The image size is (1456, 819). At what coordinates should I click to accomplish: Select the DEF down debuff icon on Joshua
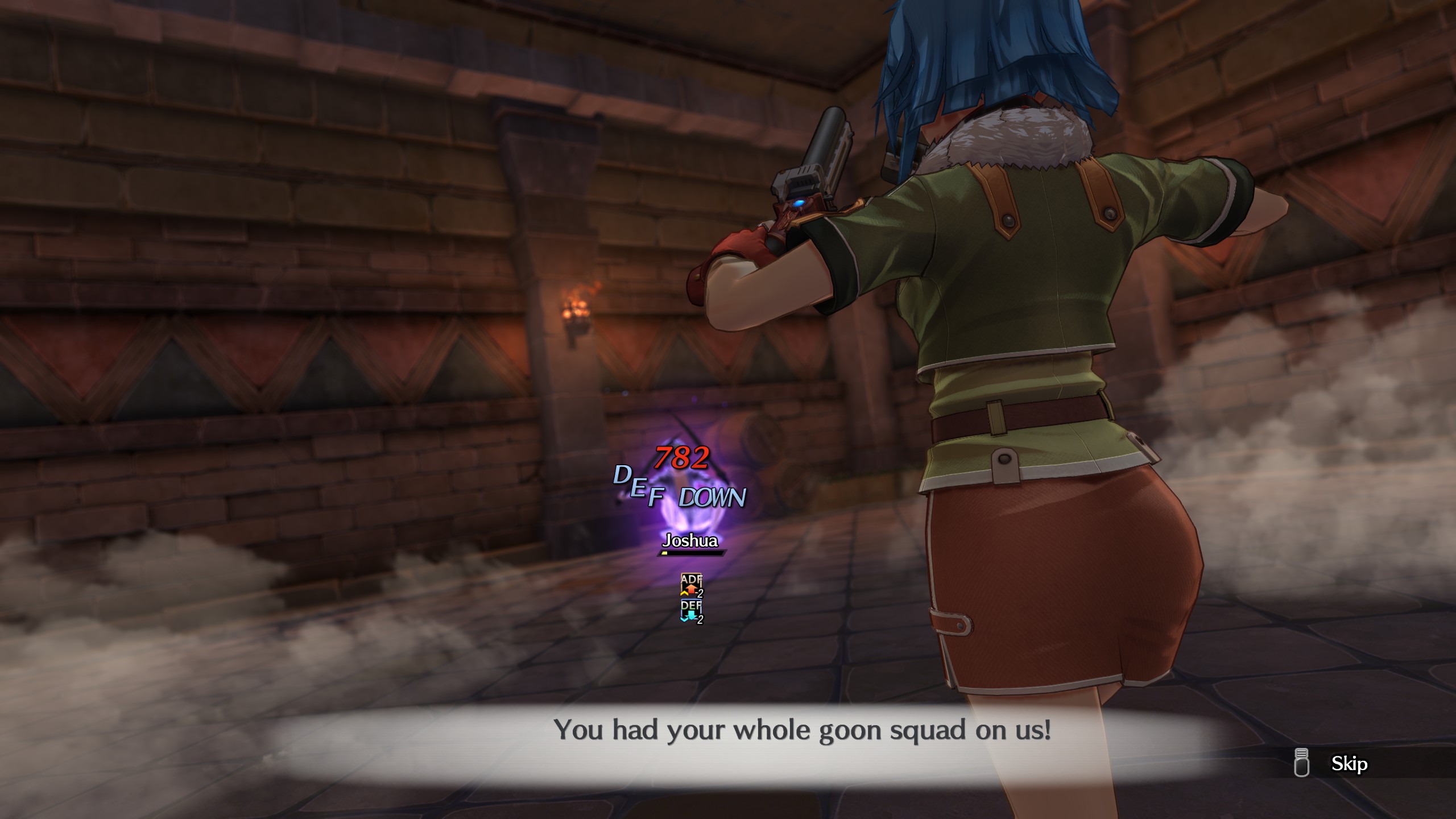(x=691, y=609)
